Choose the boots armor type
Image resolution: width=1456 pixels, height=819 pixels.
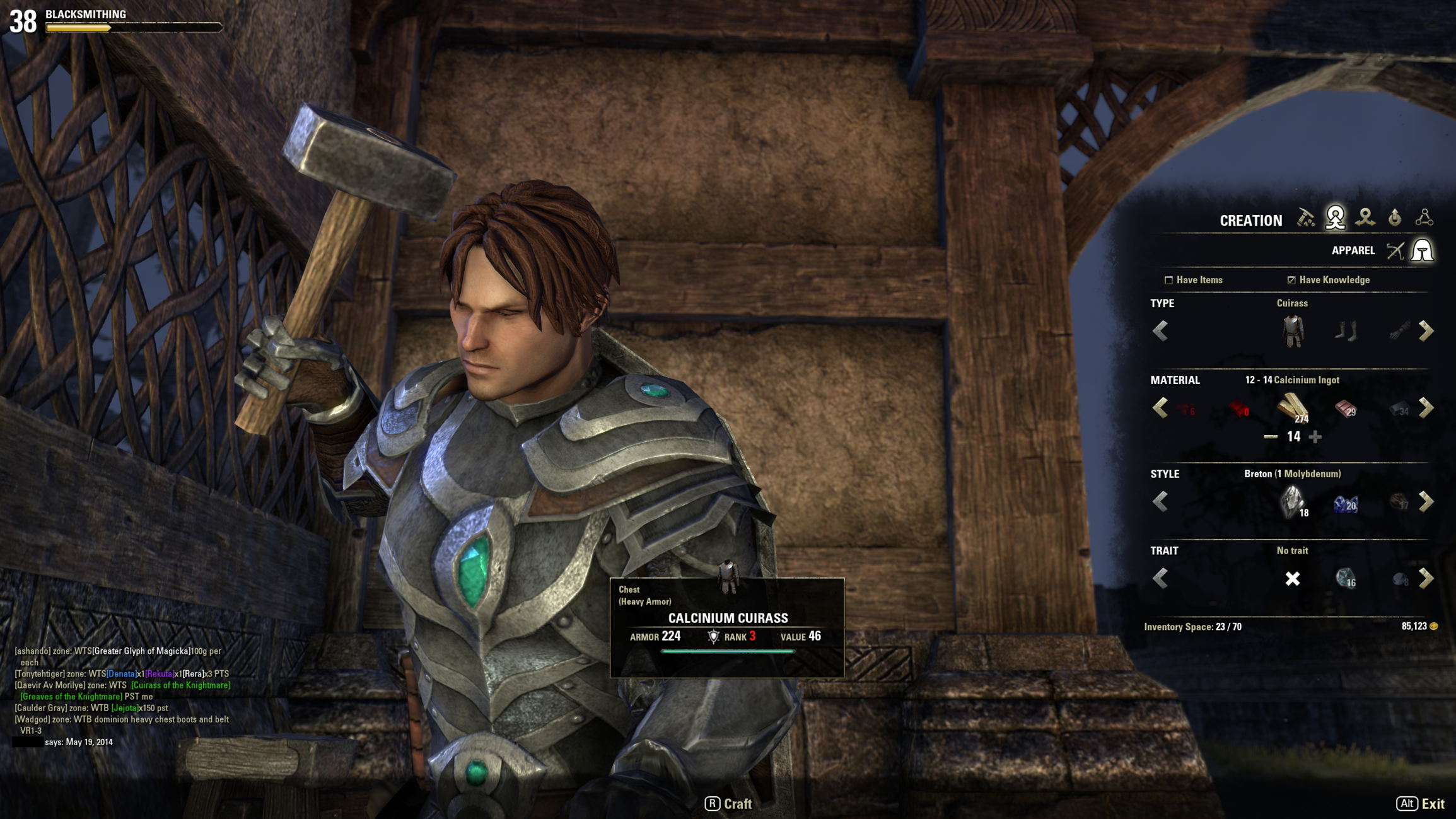coord(1346,331)
